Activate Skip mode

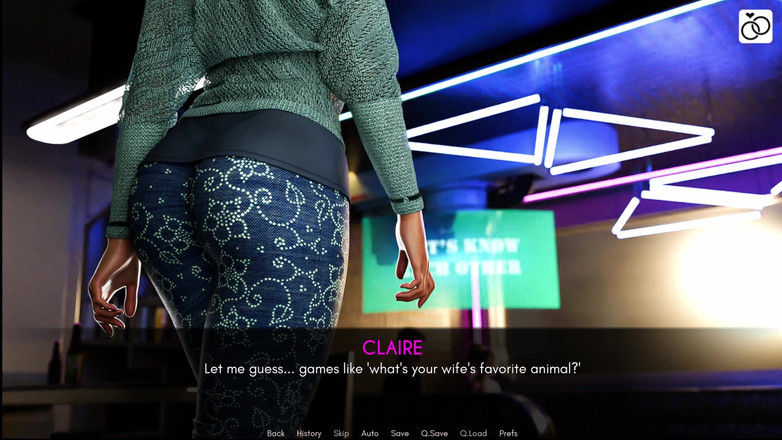tap(341, 433)
